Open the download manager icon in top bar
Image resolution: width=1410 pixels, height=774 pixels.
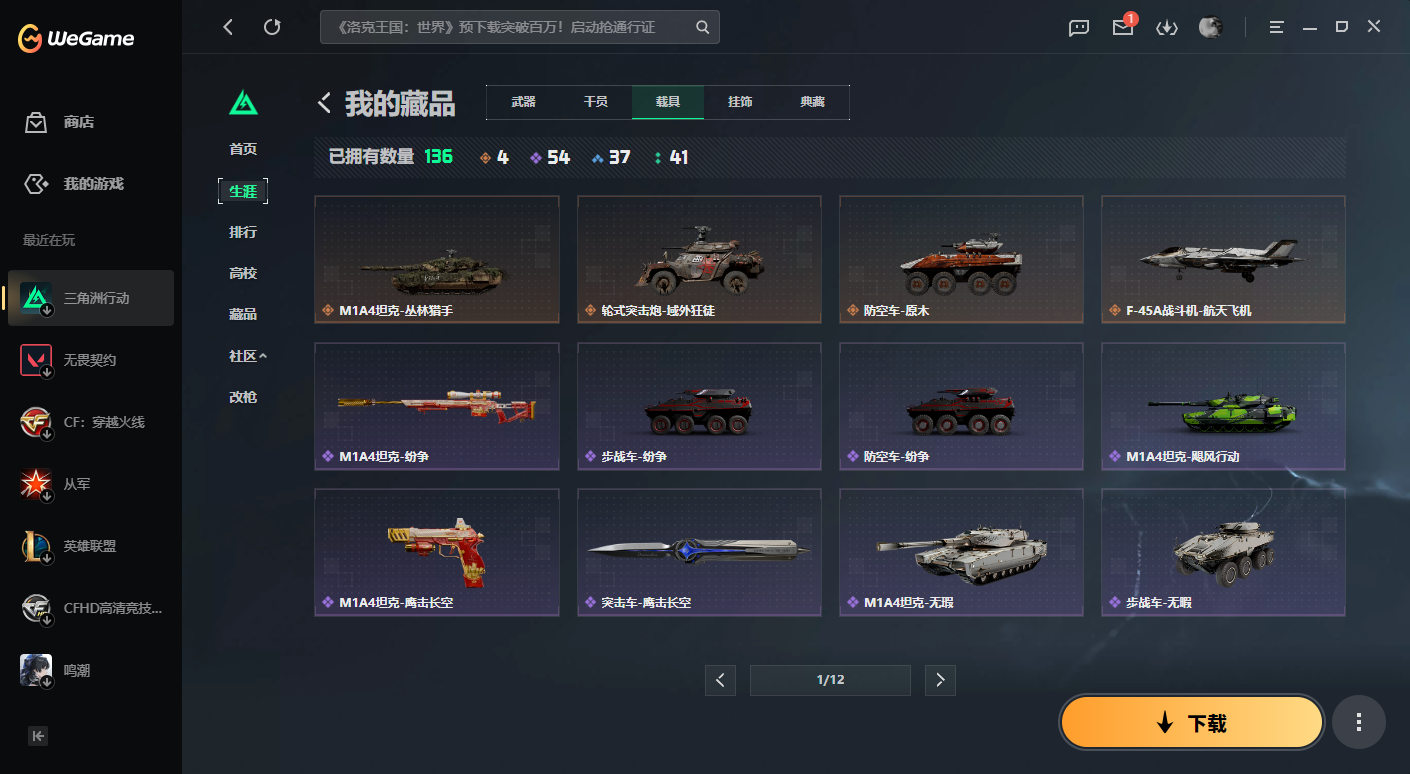[1166, 27]
